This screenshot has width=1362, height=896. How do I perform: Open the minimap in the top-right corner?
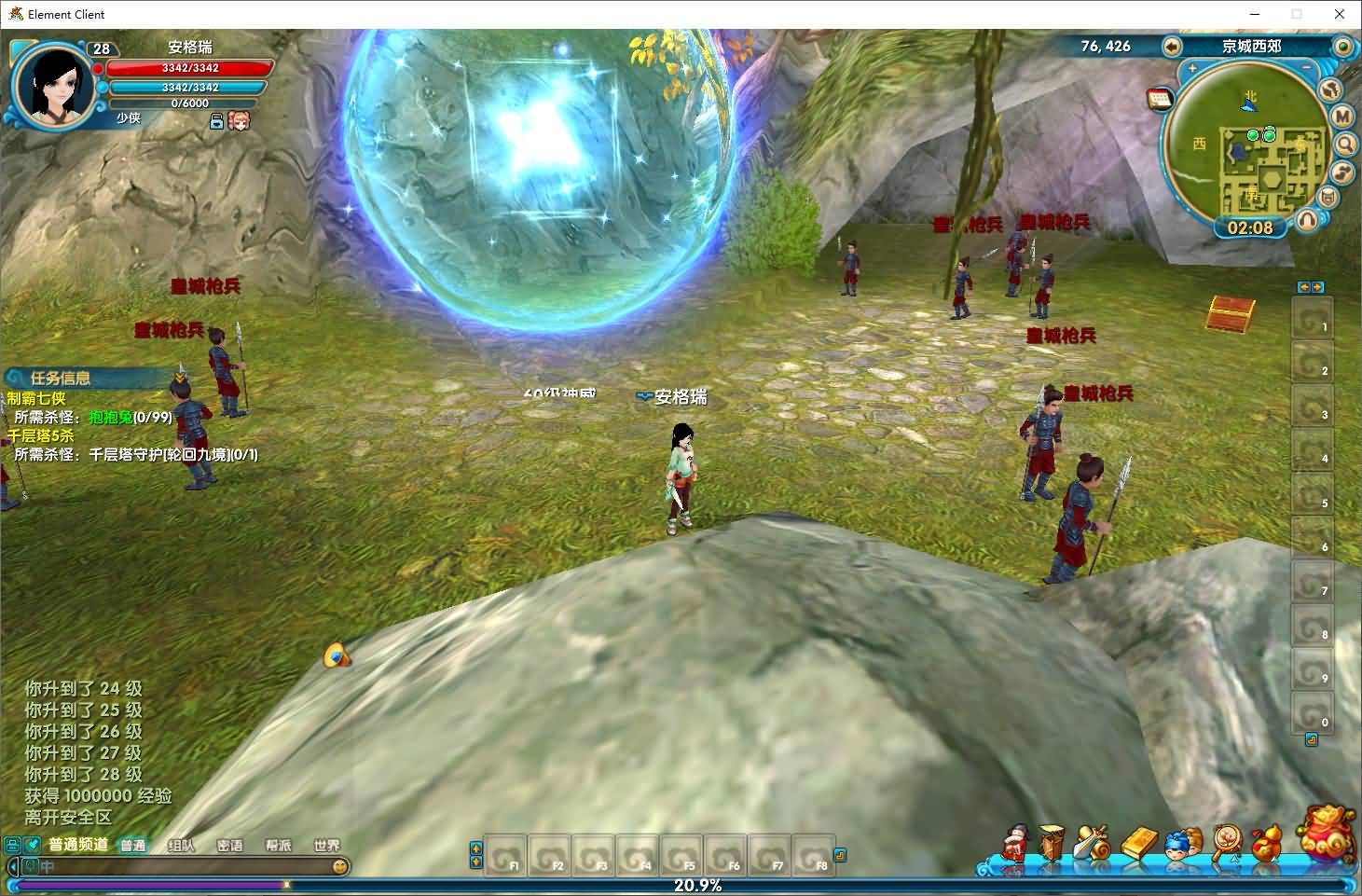[1249, 149]
